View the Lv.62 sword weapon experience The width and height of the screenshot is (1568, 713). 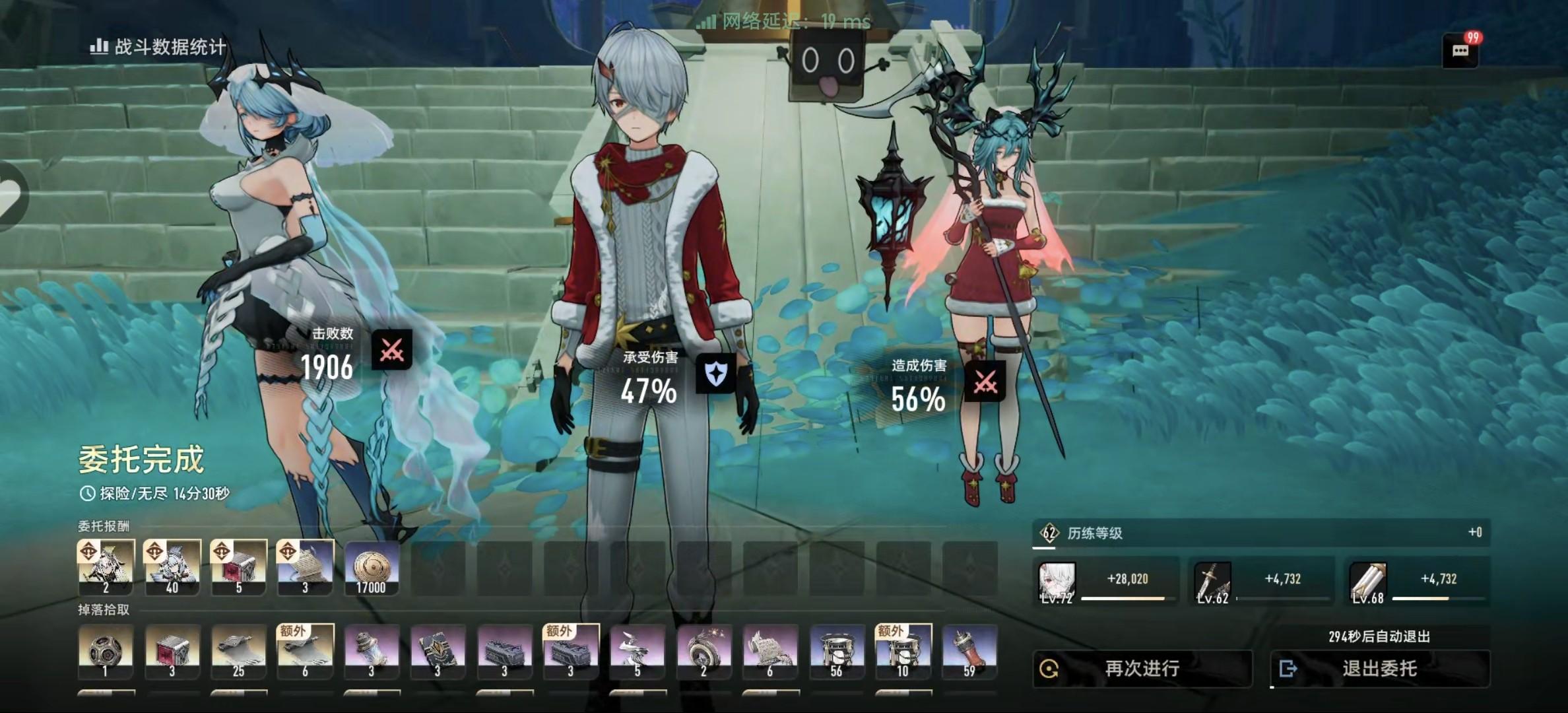(x=1213, y=582)
